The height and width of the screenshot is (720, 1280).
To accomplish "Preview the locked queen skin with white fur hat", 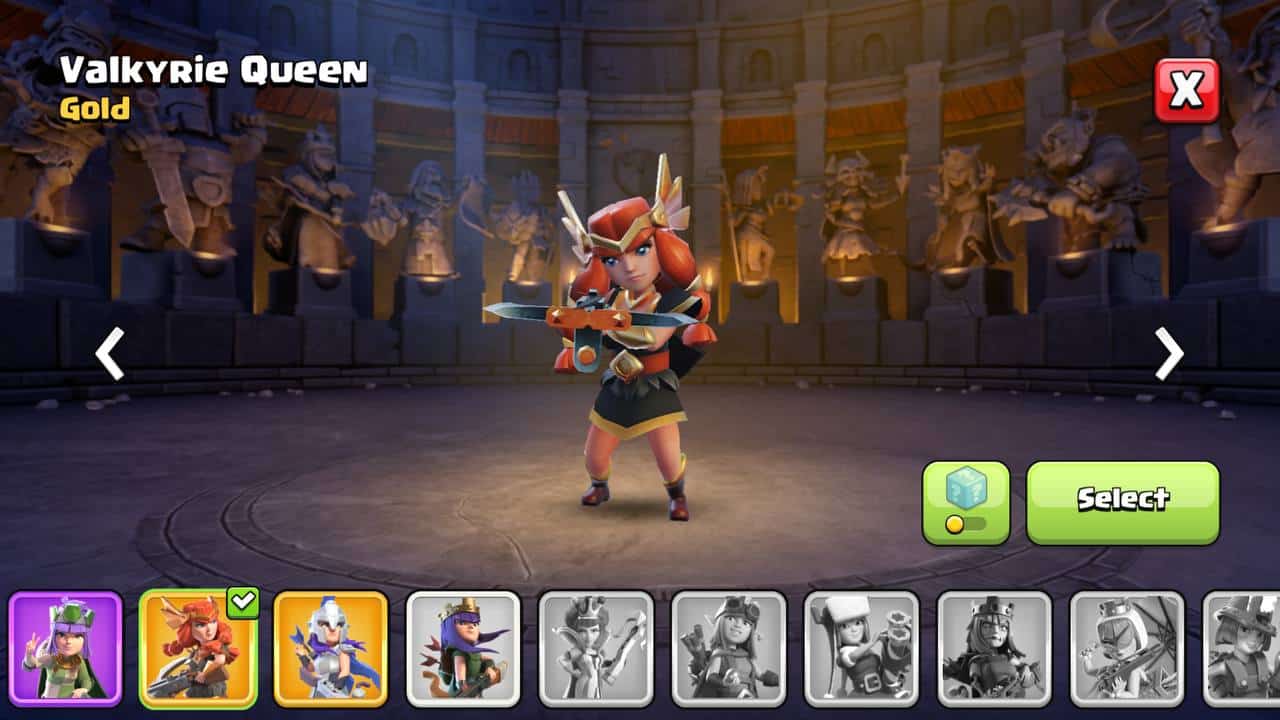I will point(861,649).
